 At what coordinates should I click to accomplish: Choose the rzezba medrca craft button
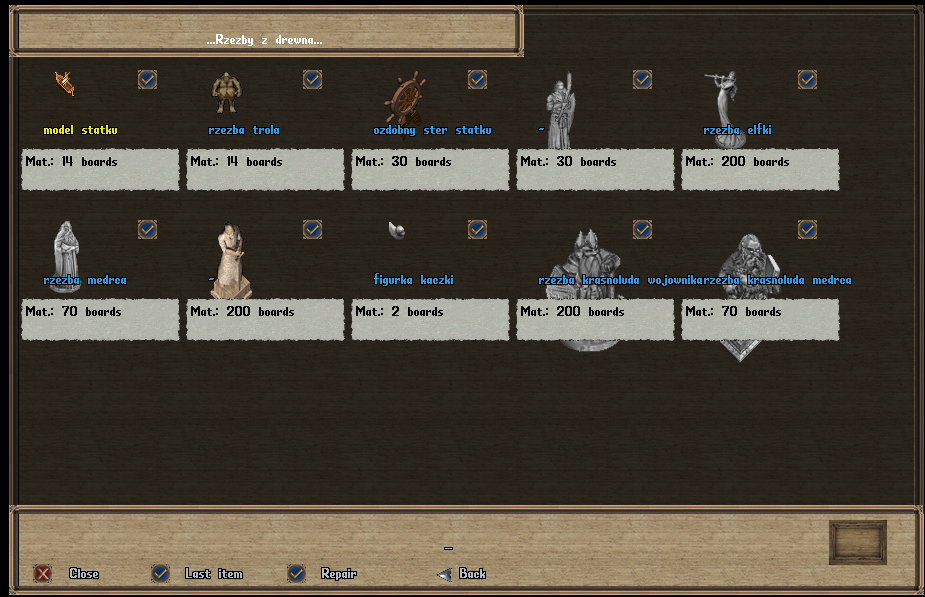[147, 229]
